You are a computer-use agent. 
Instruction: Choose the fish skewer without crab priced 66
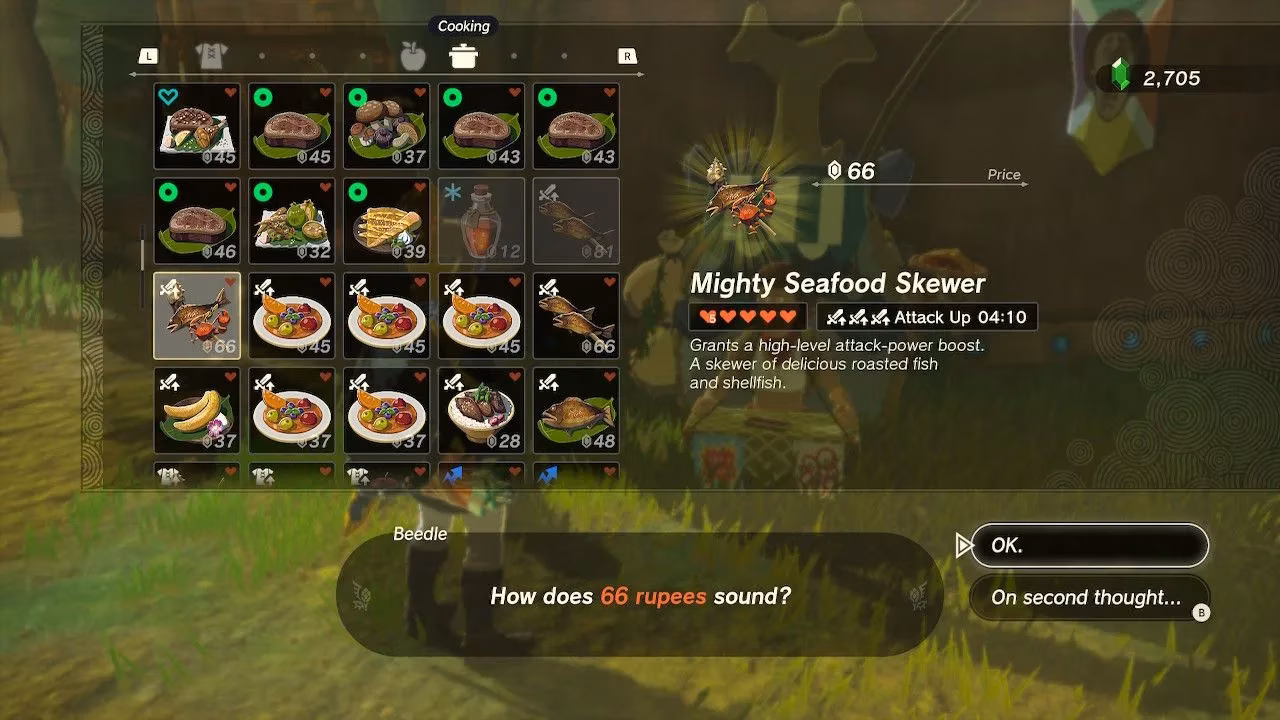click(x=576, y=316)
